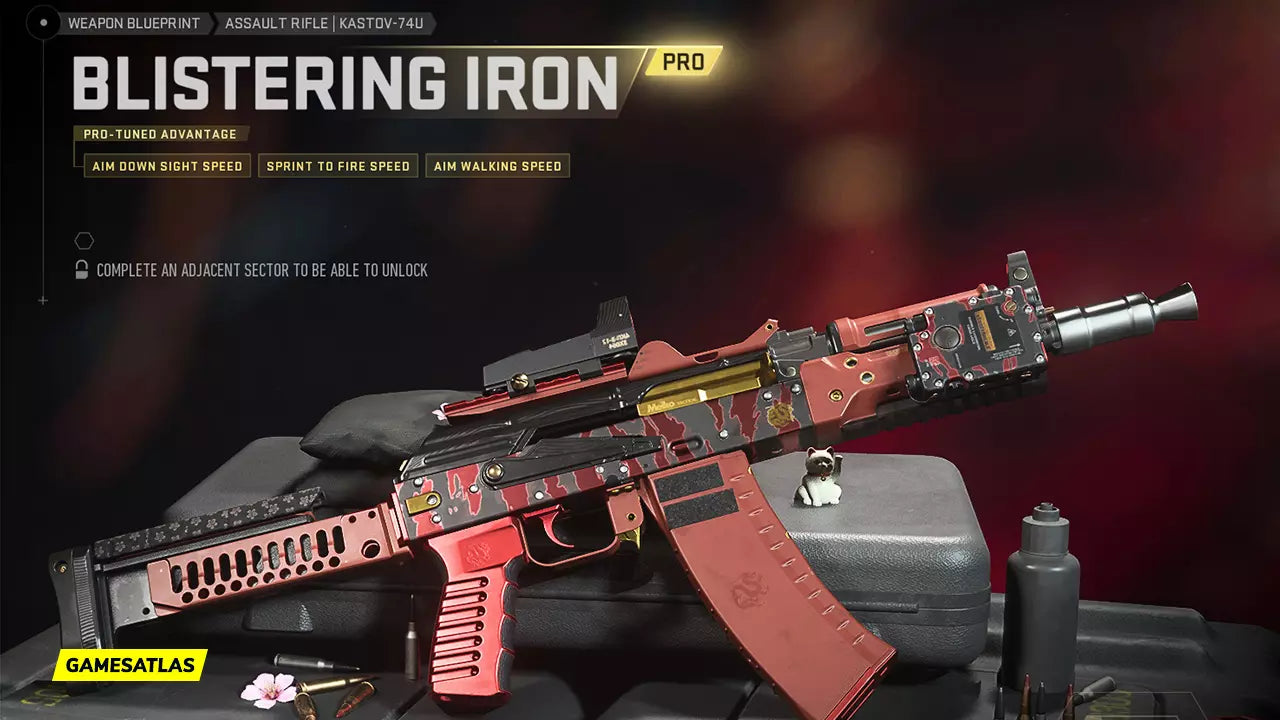Open the GamesAtlas watermark logo

(130, 665)
